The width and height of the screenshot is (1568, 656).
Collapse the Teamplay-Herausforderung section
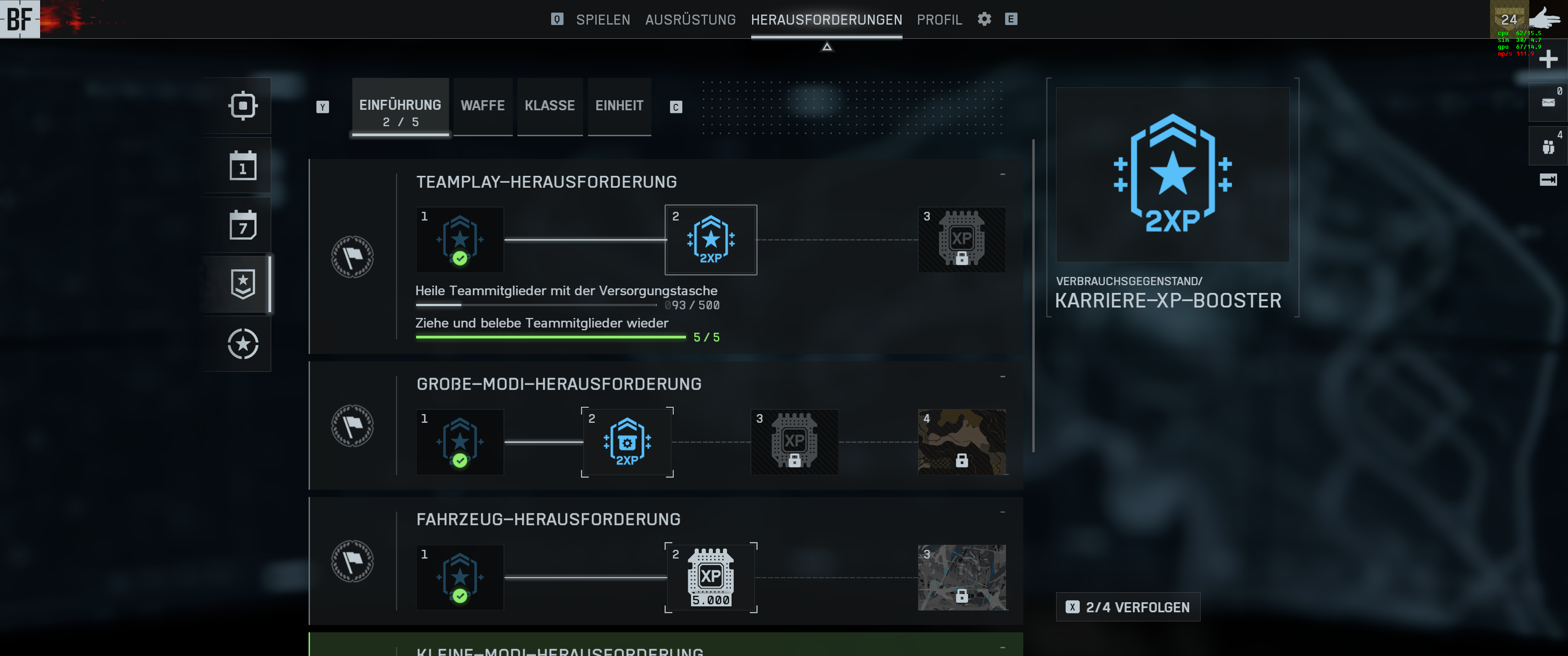pyautogui.click(x=1002, y=174)
